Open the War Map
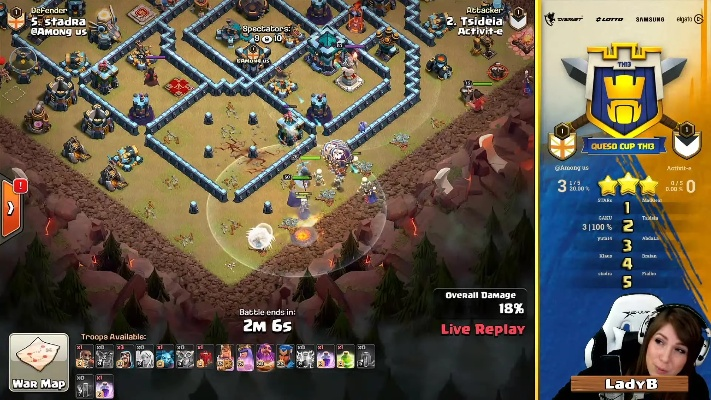Viewport: 711px width, 400px height. [39, 362]
